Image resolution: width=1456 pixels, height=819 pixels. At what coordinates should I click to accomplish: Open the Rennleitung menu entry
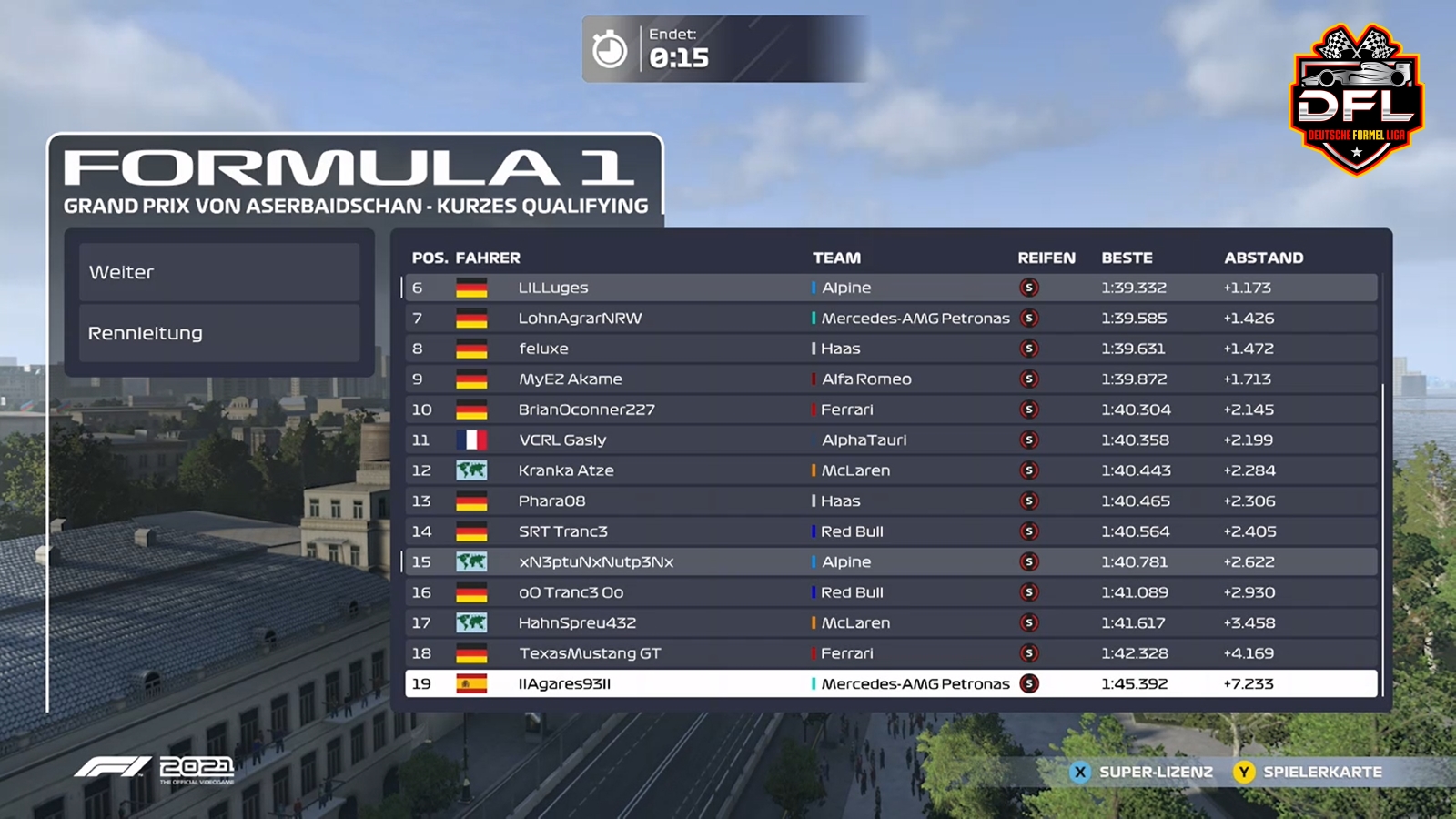click(218, 333)
